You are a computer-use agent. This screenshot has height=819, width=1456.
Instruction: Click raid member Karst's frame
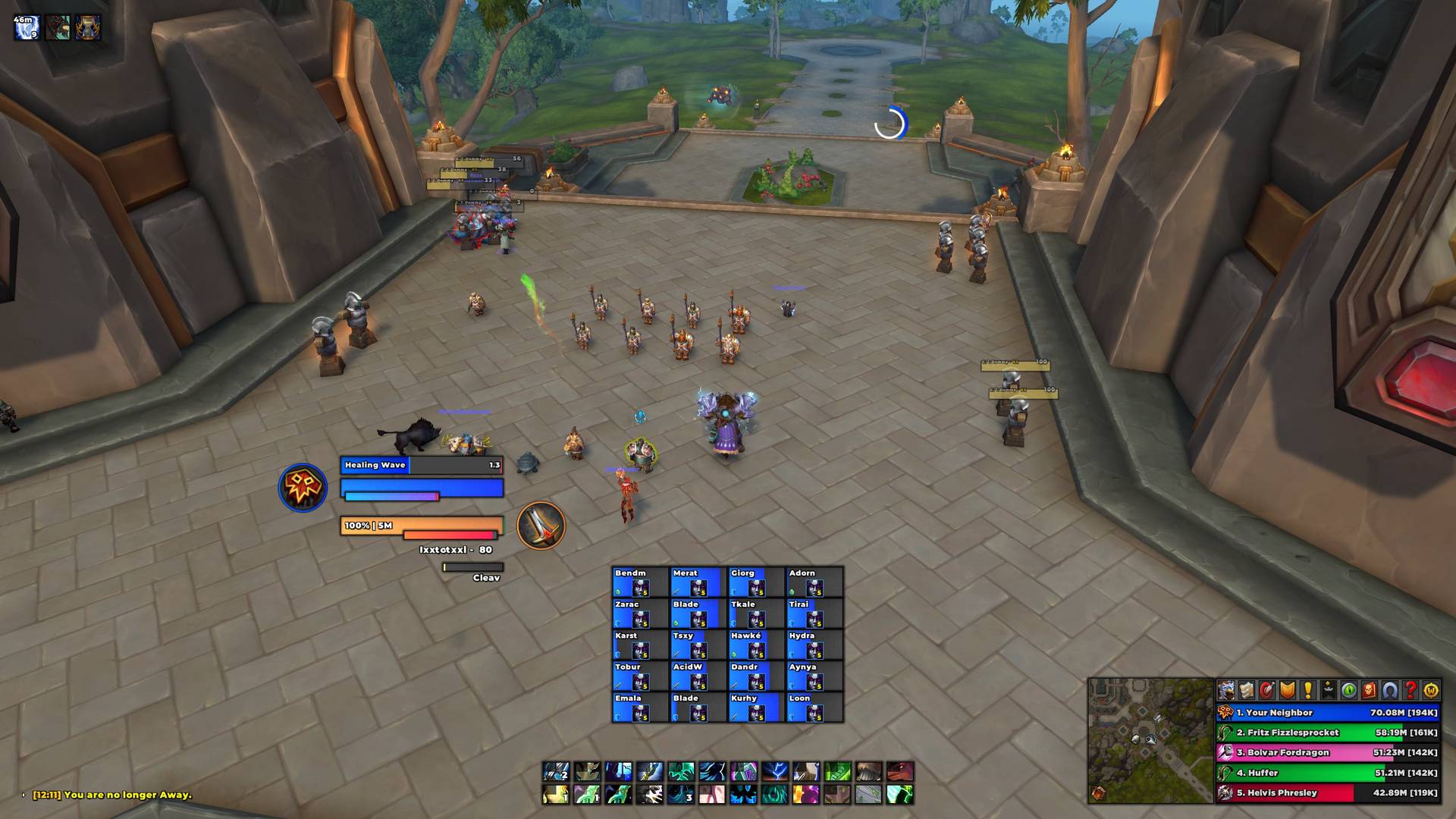[640, 645]
